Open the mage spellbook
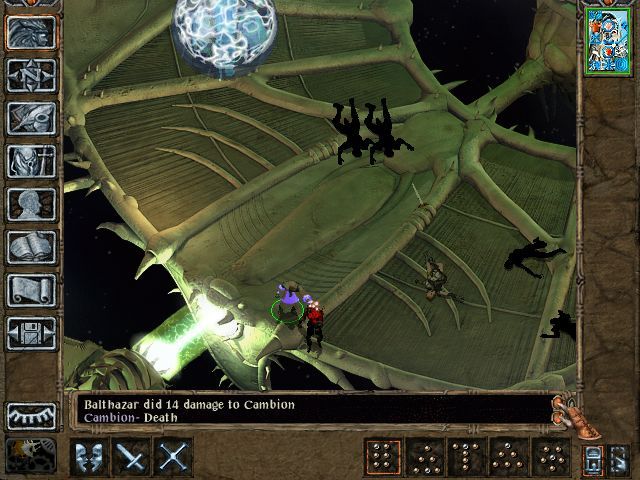Image resolution: width=640 pixels, height=480 pixels. (31, 247)
